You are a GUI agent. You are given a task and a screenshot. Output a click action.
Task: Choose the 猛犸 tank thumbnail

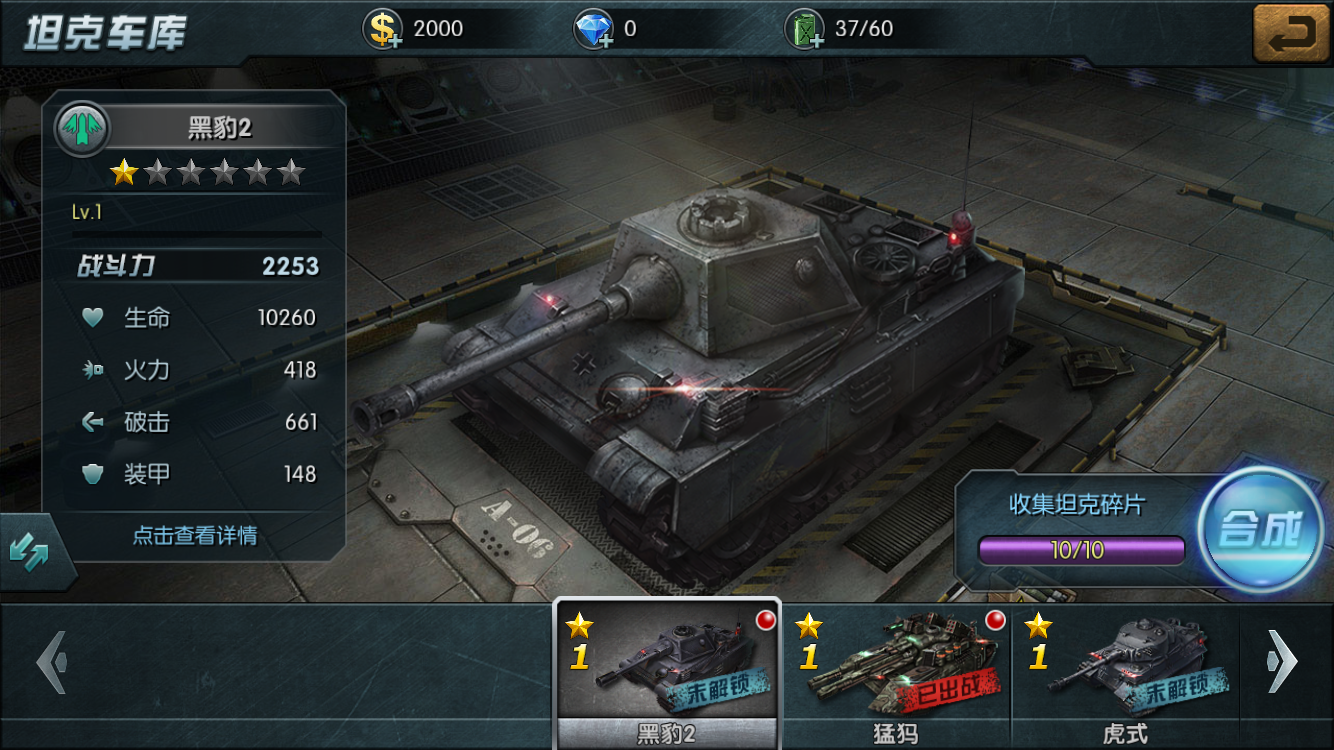click(x=896, y=663)
